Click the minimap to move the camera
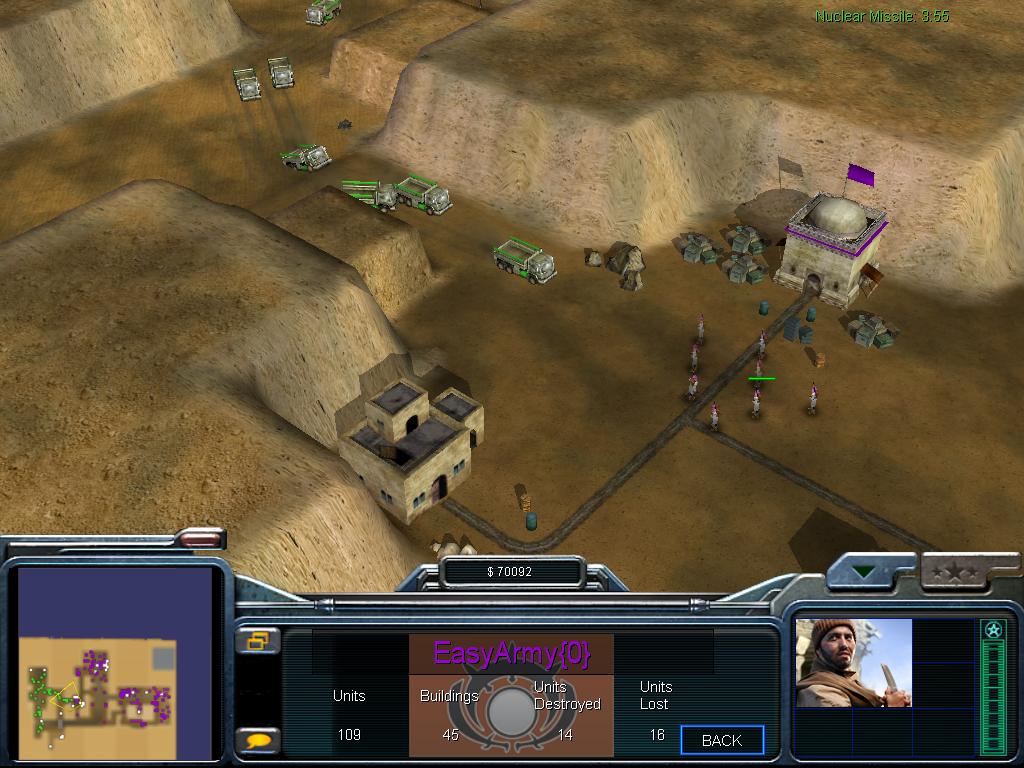 [114, 664]
